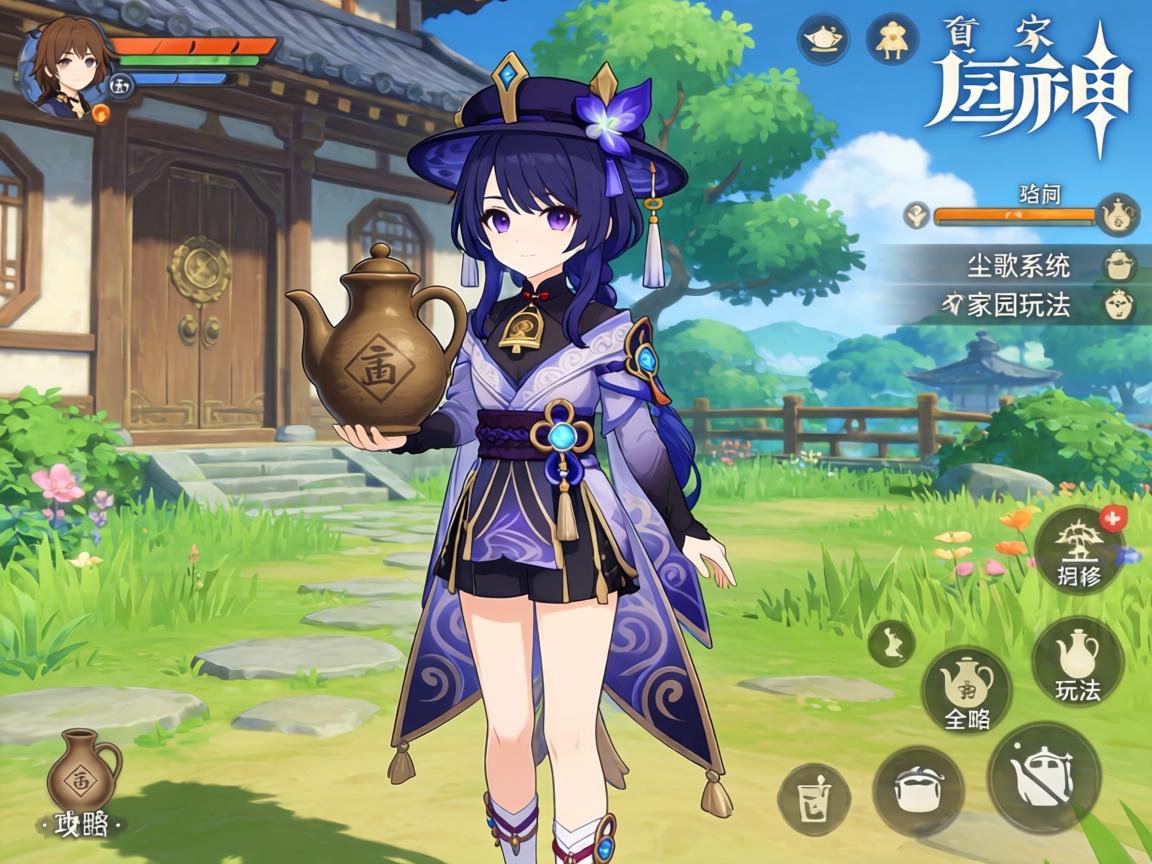The width and height of the screenshot is (1152, 864).
Task: Open the 玩法 pitcher button
Action: 1077,660
